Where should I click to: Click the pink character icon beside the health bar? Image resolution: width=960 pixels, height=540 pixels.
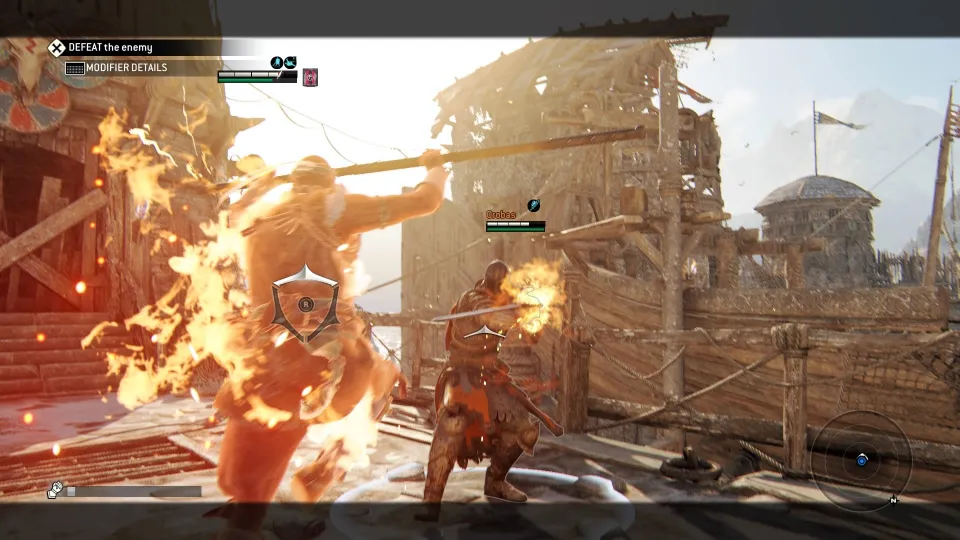click(x=310, y=76)
